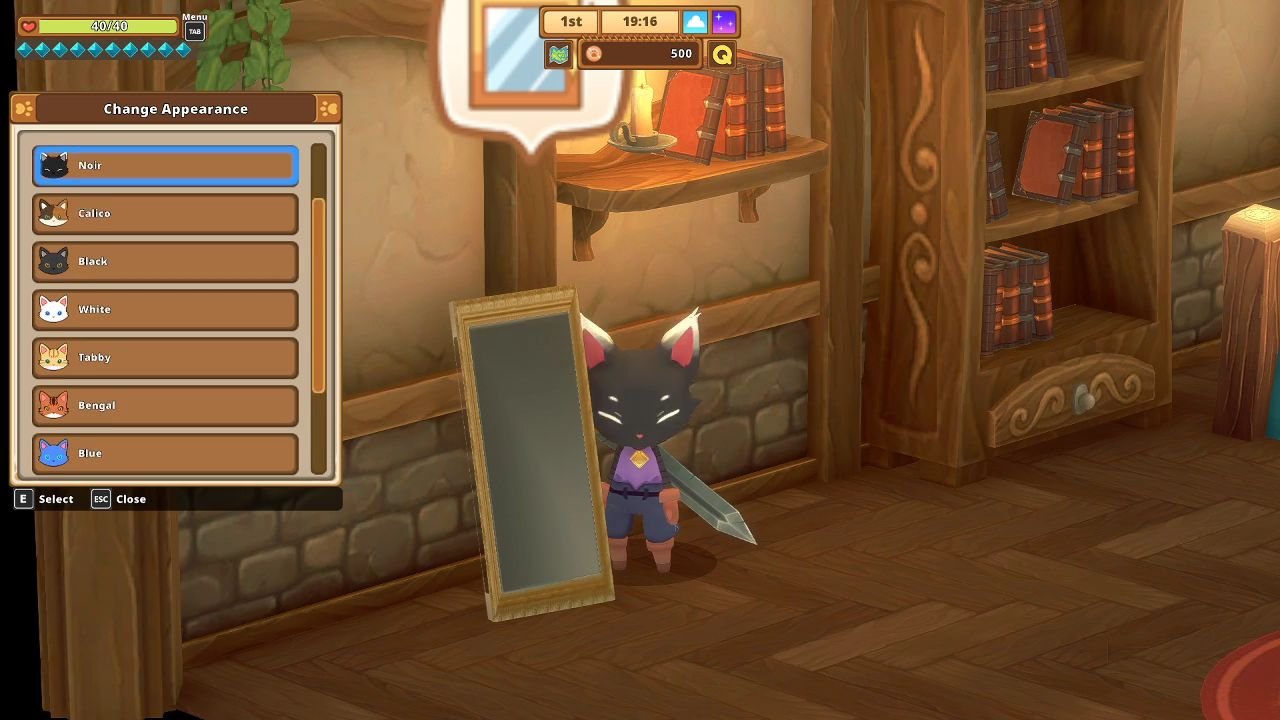Select the Bengal appearance option
This screenshot has height=720, width=1280.
(164, 405)
